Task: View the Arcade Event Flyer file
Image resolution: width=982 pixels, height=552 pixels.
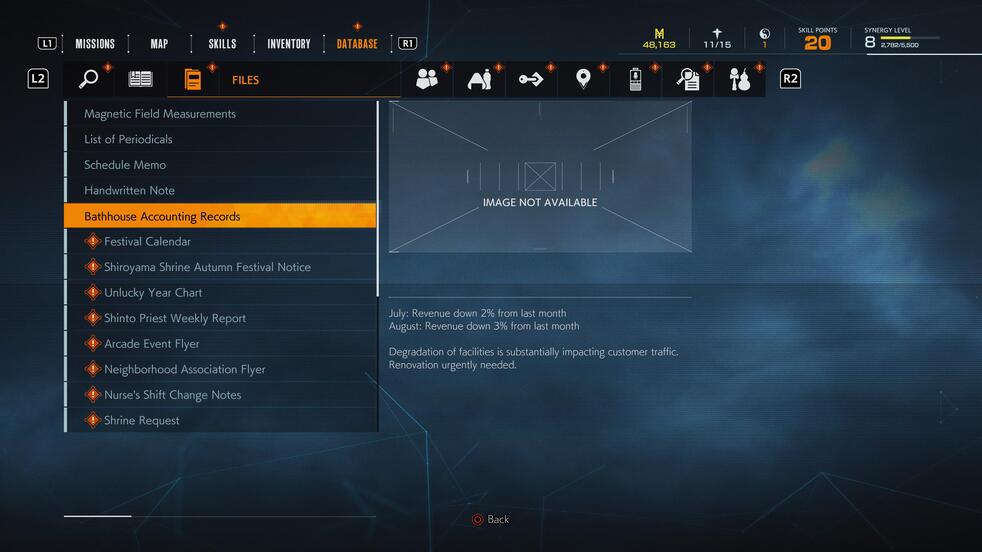Action: coord(152,344)
